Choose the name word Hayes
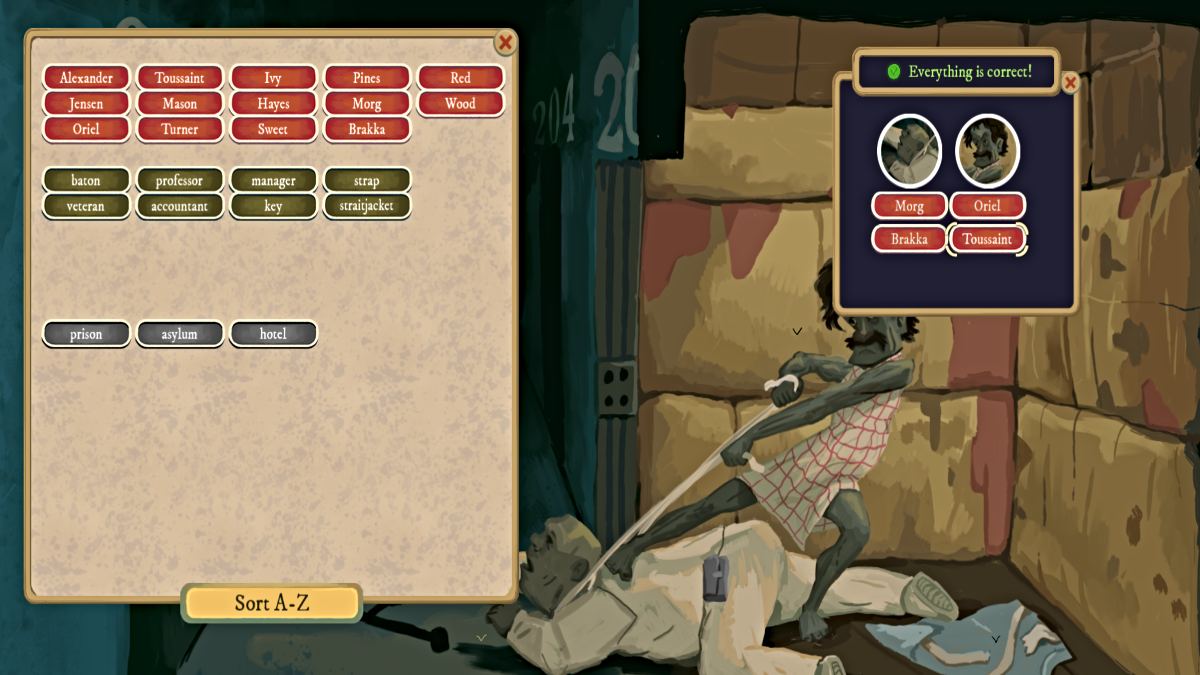 pos(273,104)
